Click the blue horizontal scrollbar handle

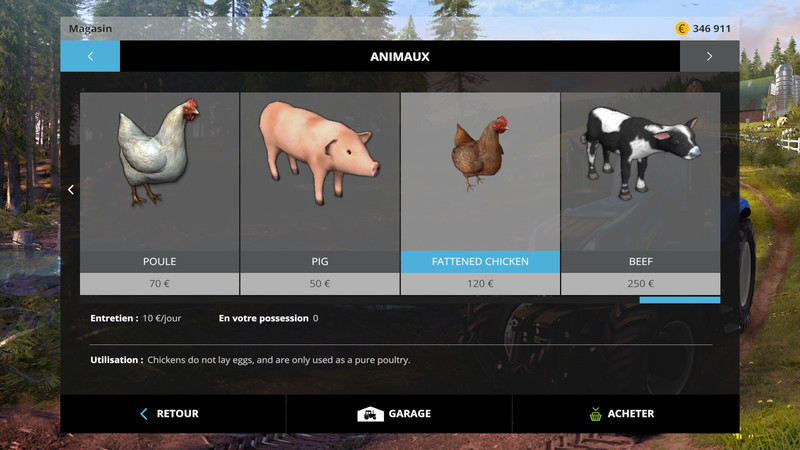click(680, 299)
